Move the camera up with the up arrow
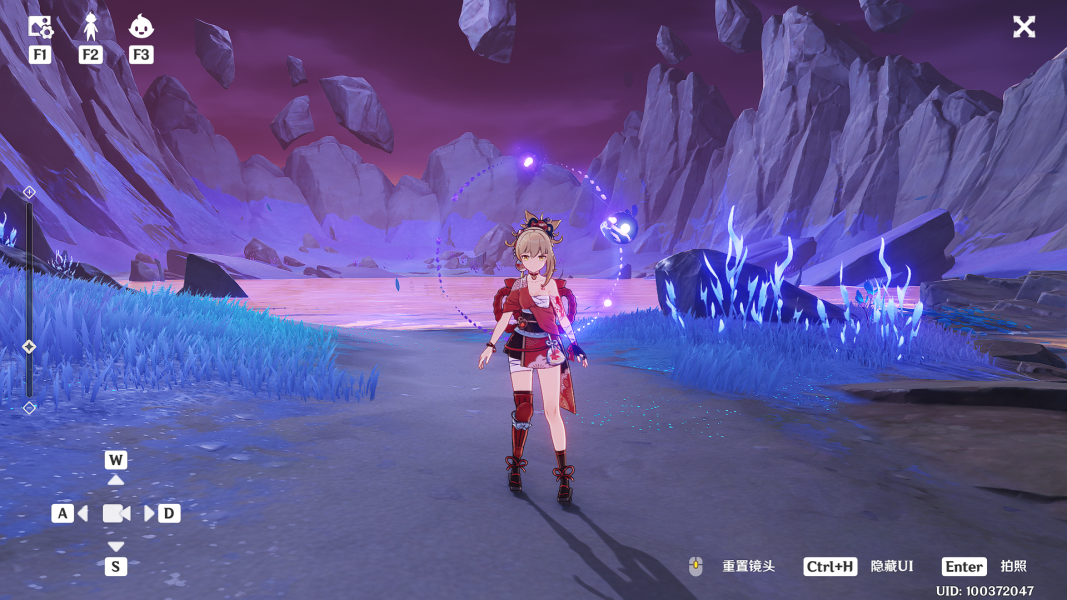The width and height of the screenshot is (1067, 600). tap(116, 480)
